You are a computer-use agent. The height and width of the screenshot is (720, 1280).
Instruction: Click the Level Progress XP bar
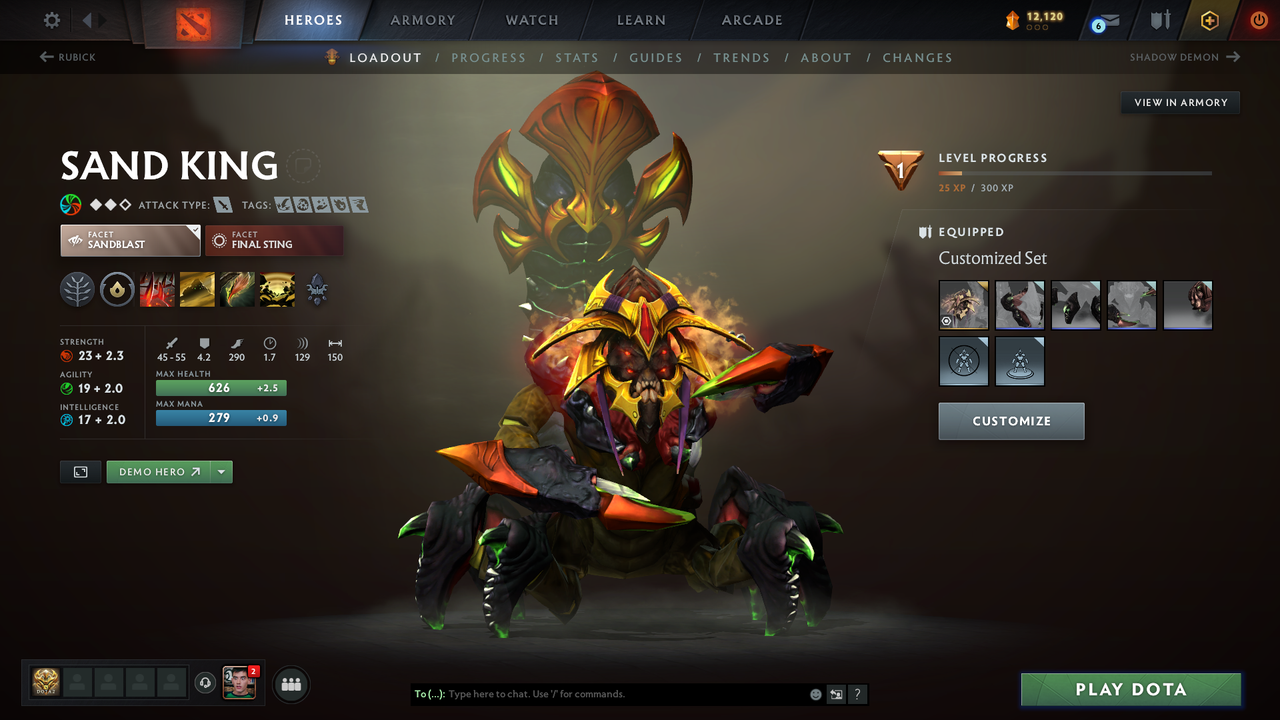pos(1076,172)
